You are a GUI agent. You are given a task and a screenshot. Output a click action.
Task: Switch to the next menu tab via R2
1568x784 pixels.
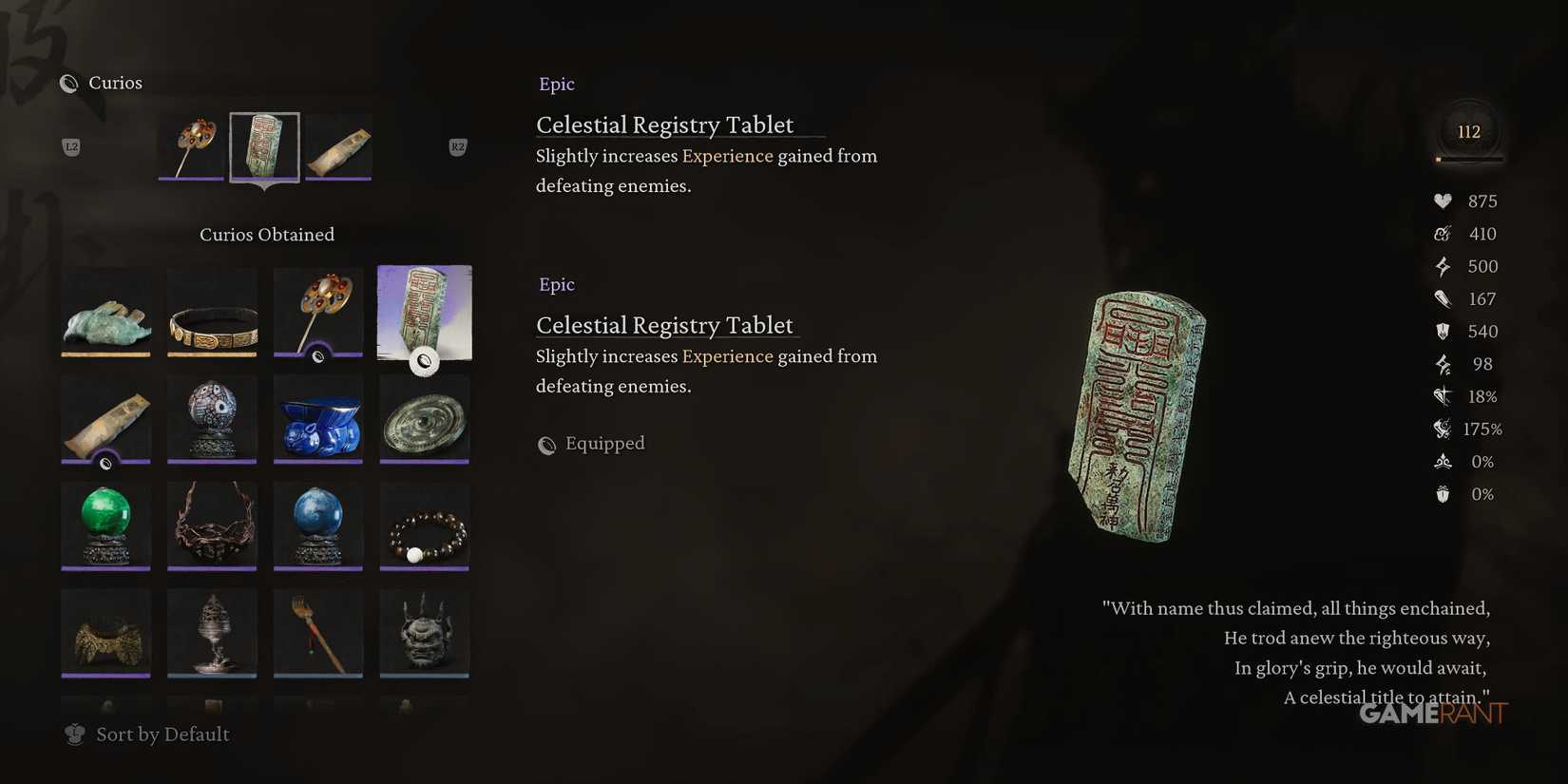click(x=457, y=146)
